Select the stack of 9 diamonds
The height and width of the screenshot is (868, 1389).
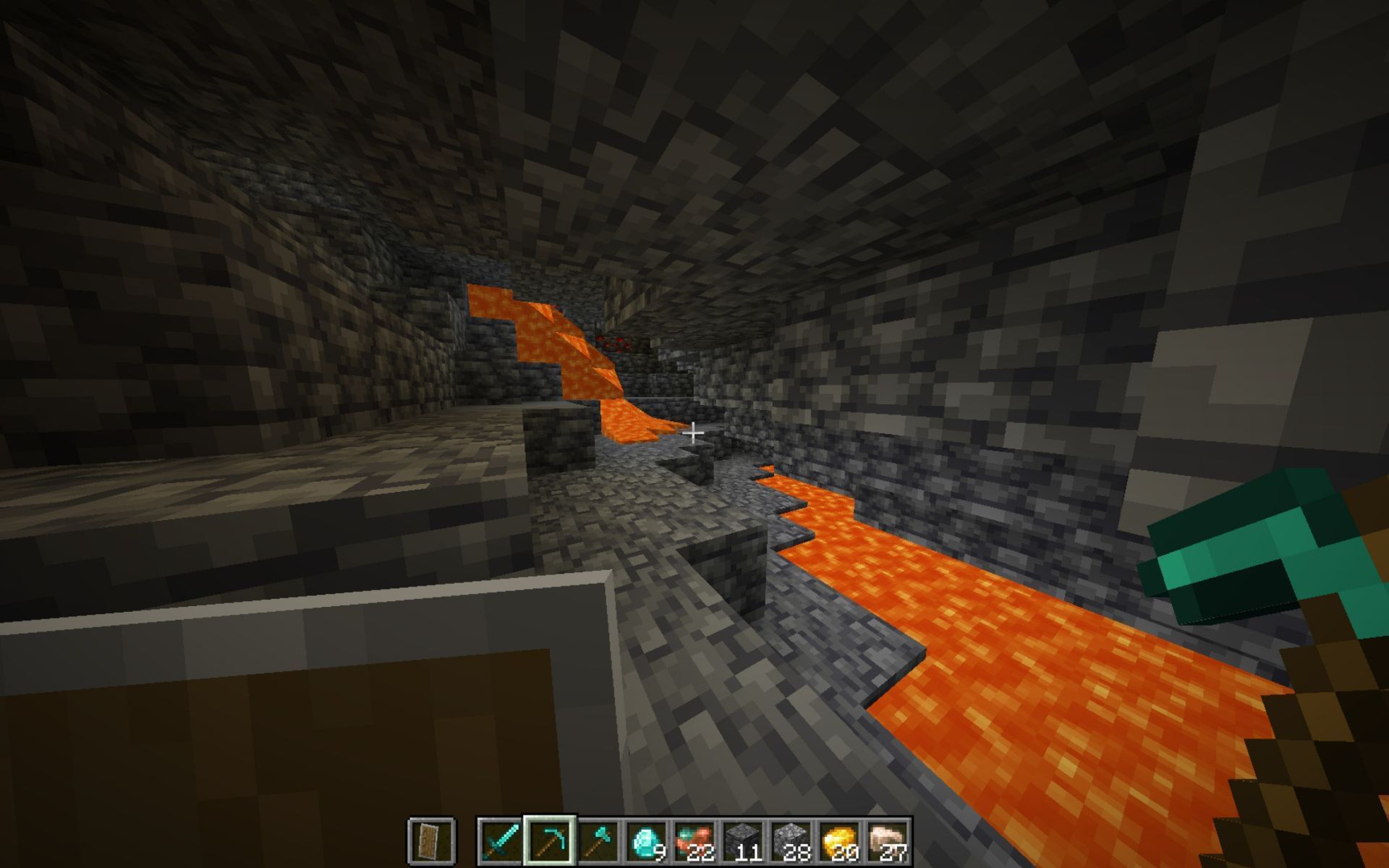pos(646,841)
